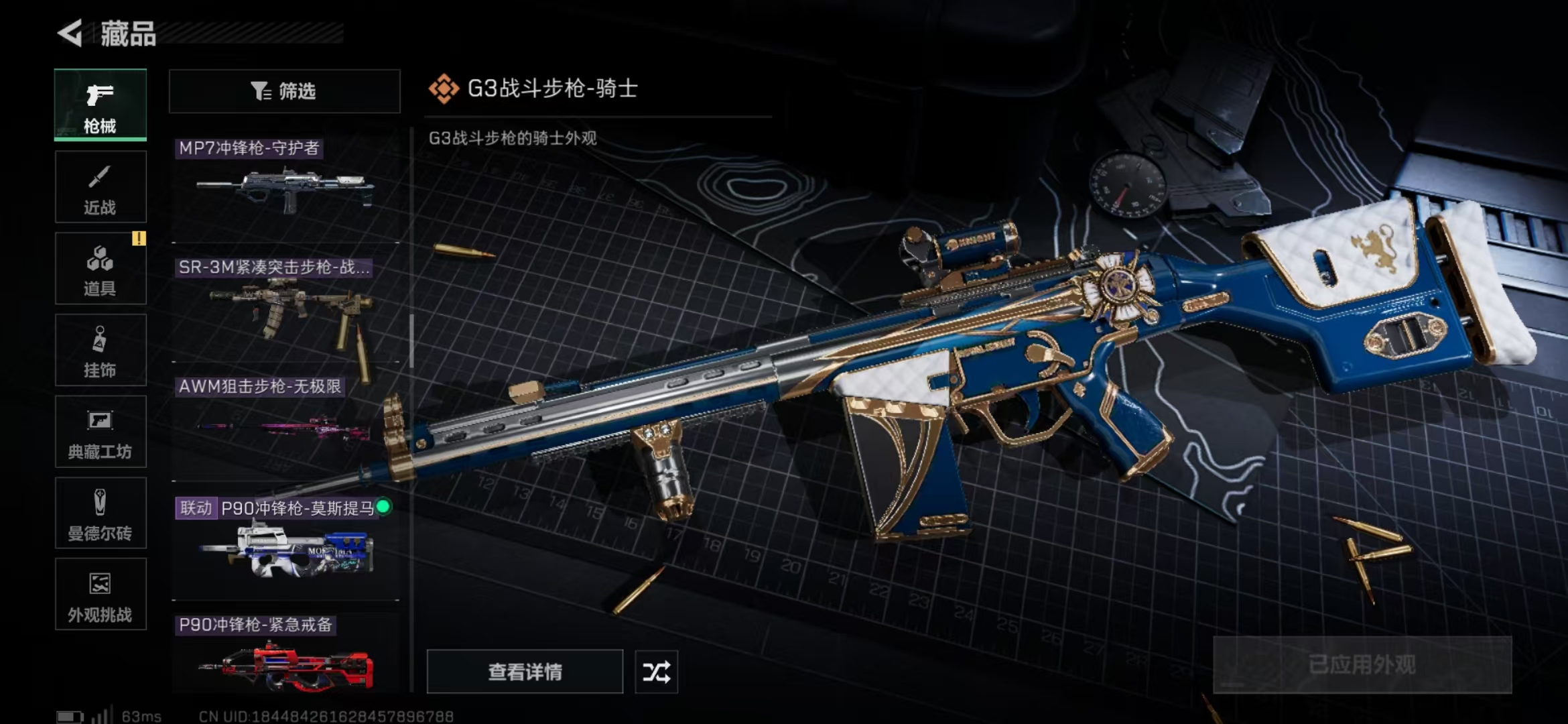The width and height of the screenshot is (1568, 724).
Task: Click the yellow alert badge on 道具
Action: coord(141,238)
